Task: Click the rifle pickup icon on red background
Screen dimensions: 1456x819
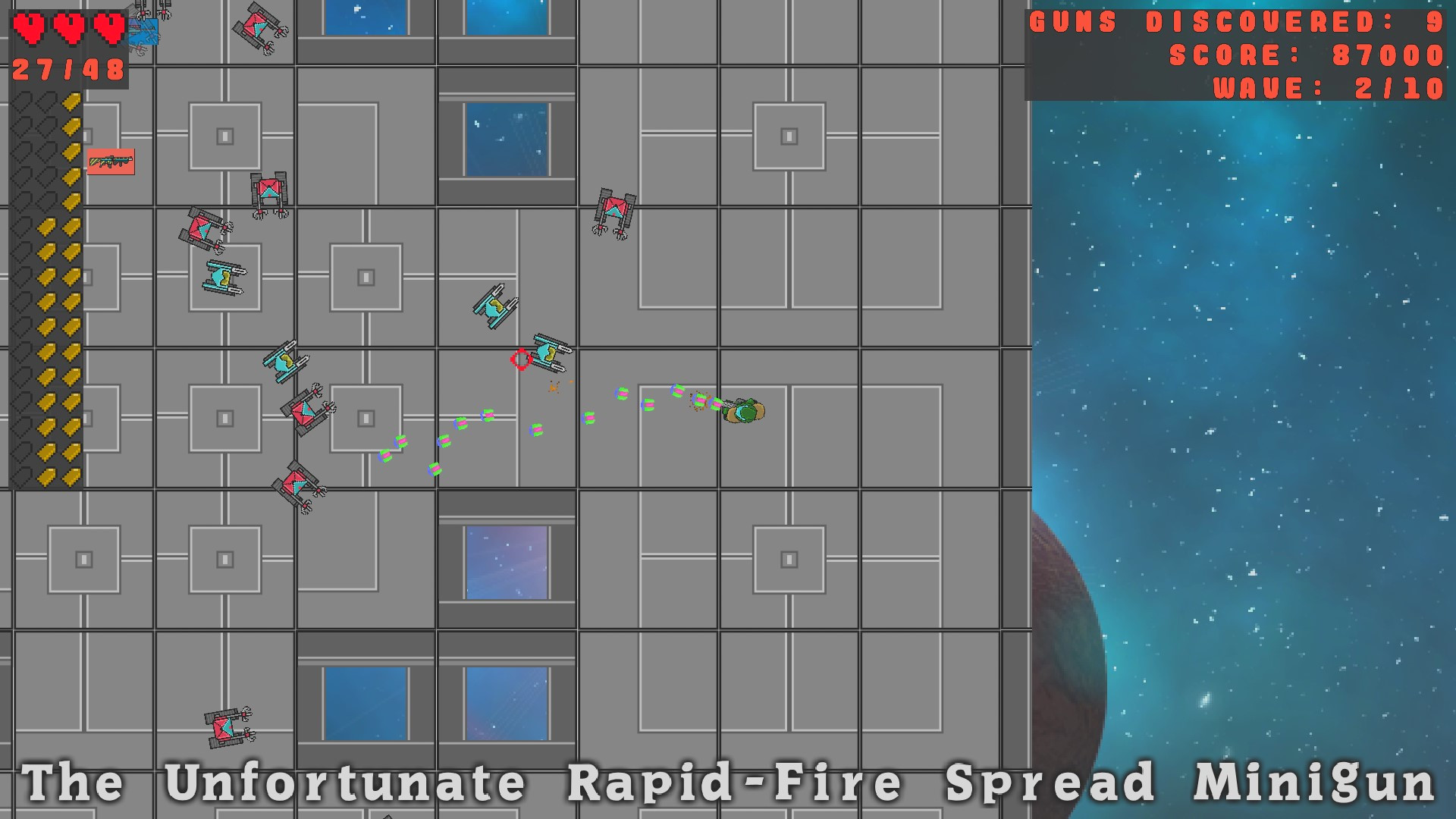Action: point(112,162)
